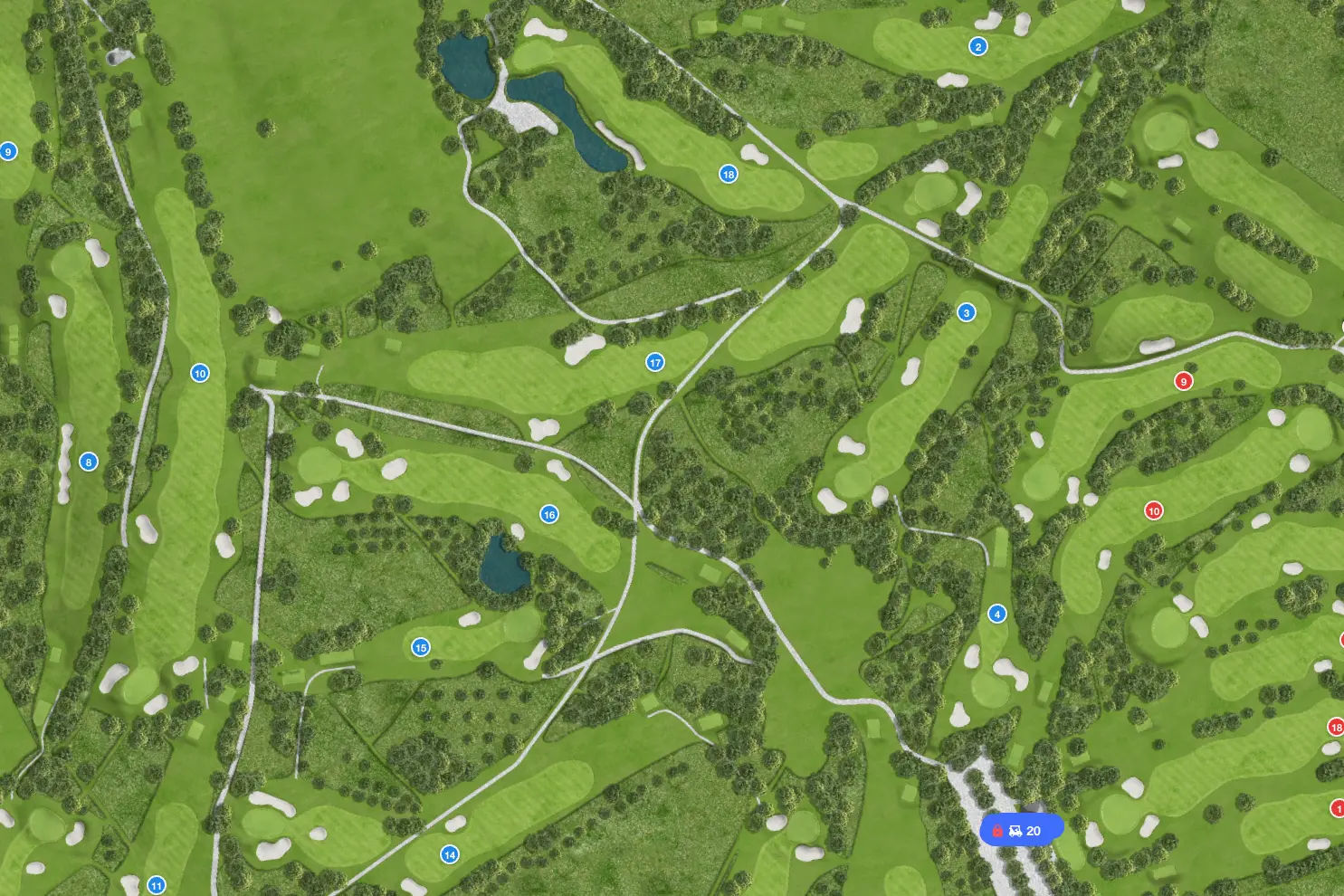The height and width of the screenshot is (896, 1344).
Task: Select the blue hole 14 marker
Action: pyautogui.click(x=450, y=853)
